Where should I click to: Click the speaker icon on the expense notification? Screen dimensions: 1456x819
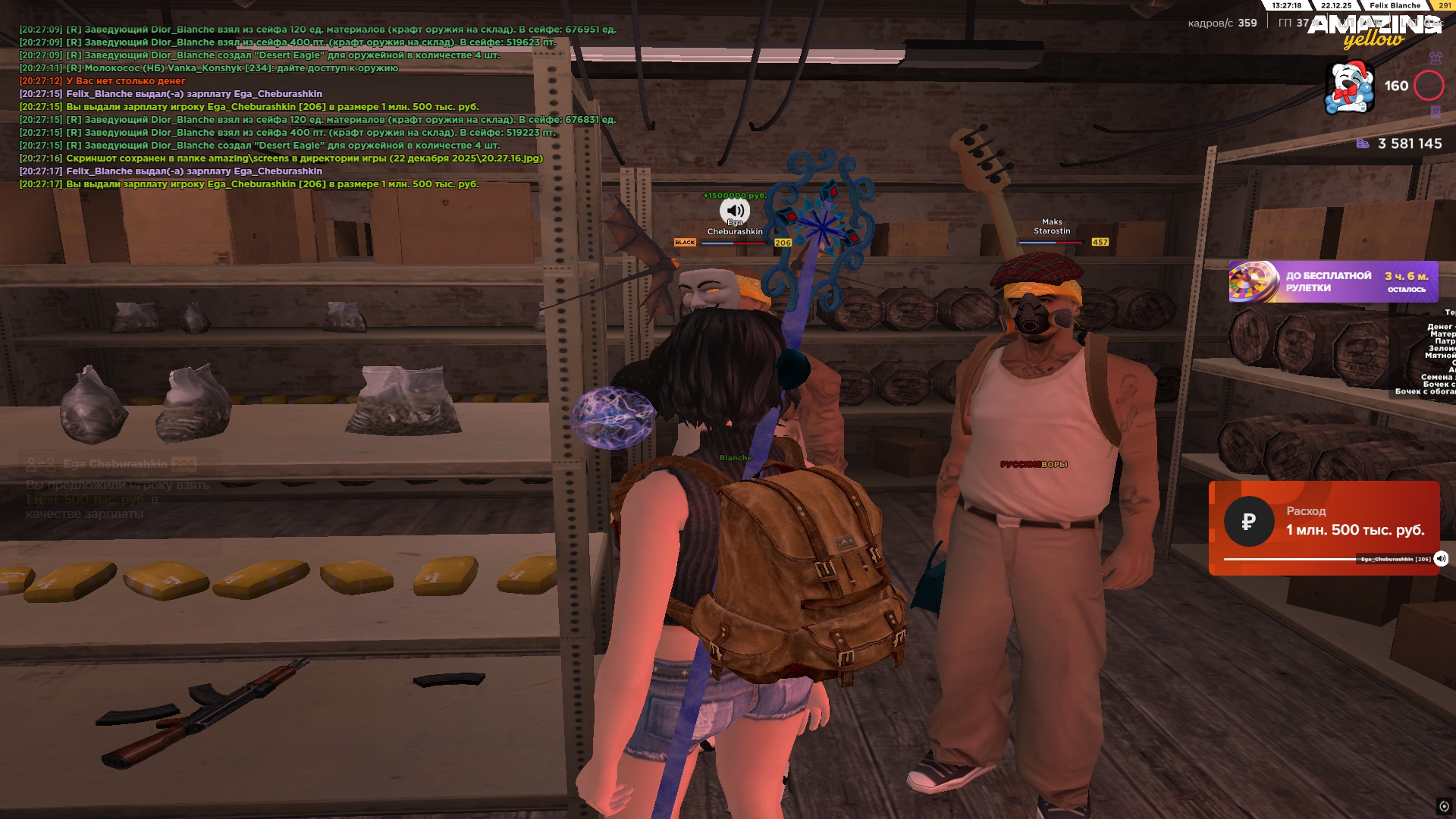pyautogui.click(x=1441, y=559)
